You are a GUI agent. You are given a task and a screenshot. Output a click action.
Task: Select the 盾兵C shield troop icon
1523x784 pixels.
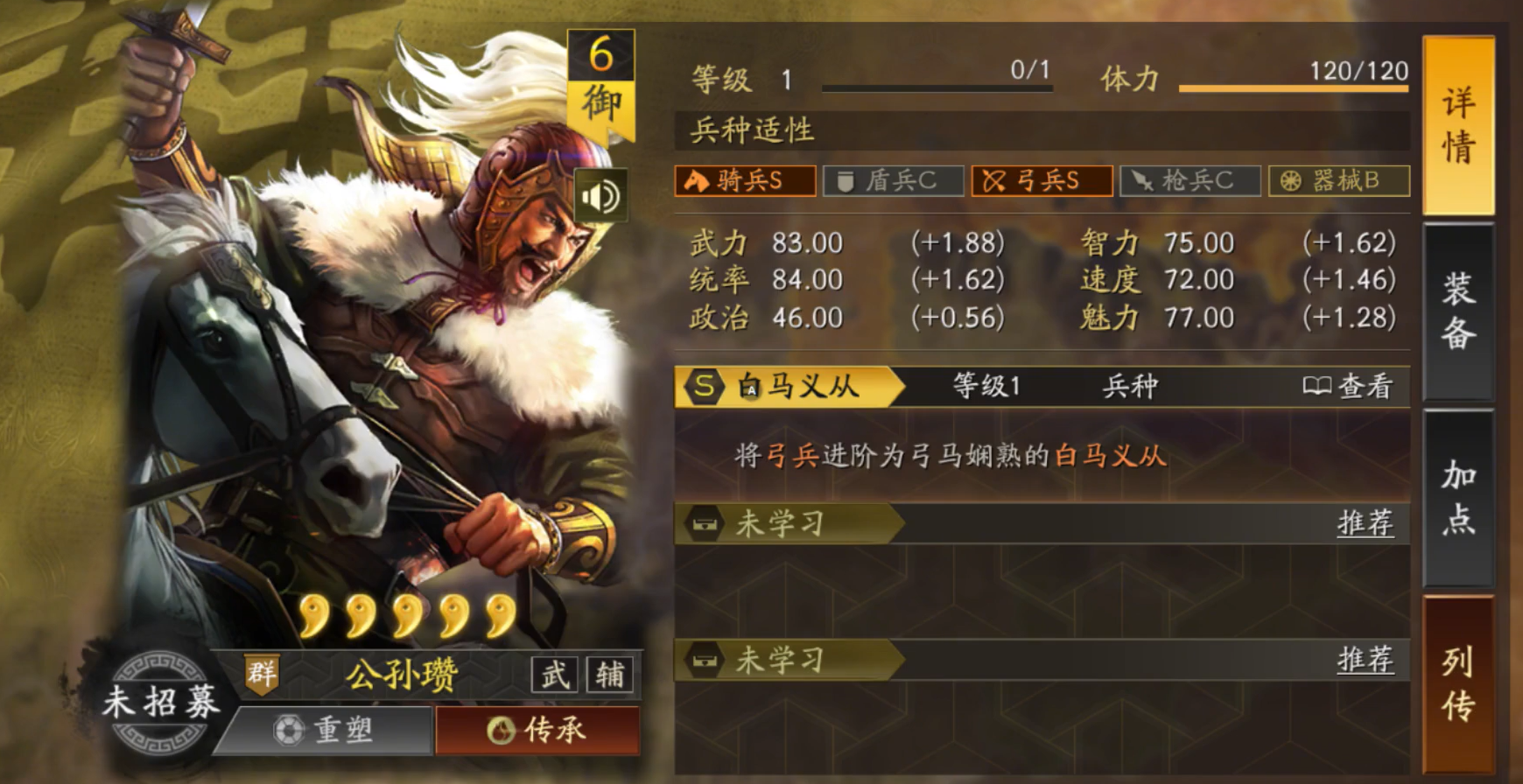(x=893, y=181)
